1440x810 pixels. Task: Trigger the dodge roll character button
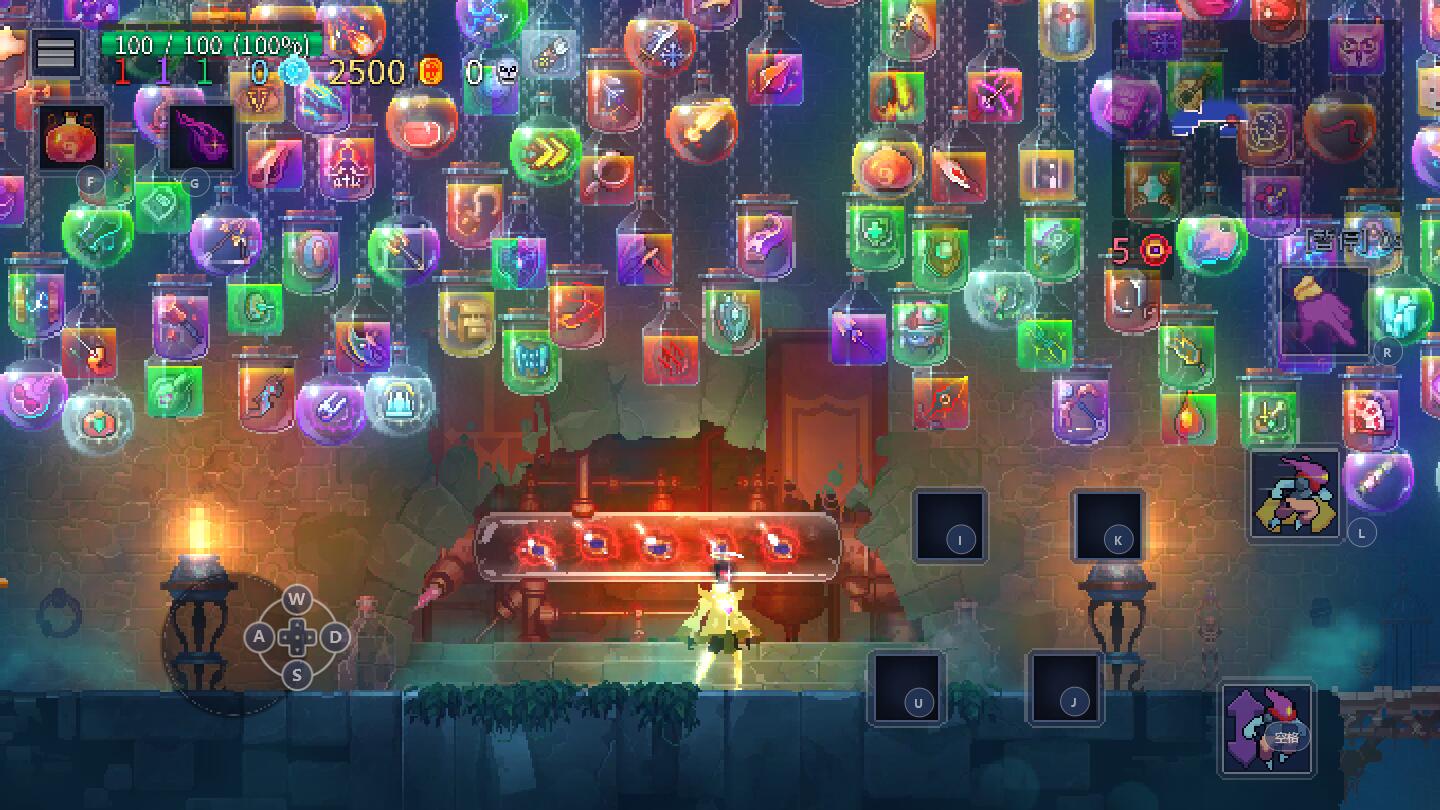(1295, 495)
